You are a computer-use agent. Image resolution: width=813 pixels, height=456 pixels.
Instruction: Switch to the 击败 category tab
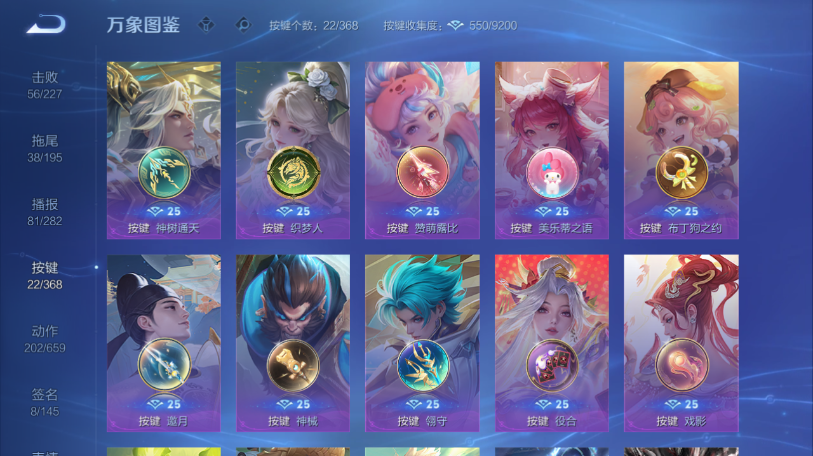(x=45, y=84)
